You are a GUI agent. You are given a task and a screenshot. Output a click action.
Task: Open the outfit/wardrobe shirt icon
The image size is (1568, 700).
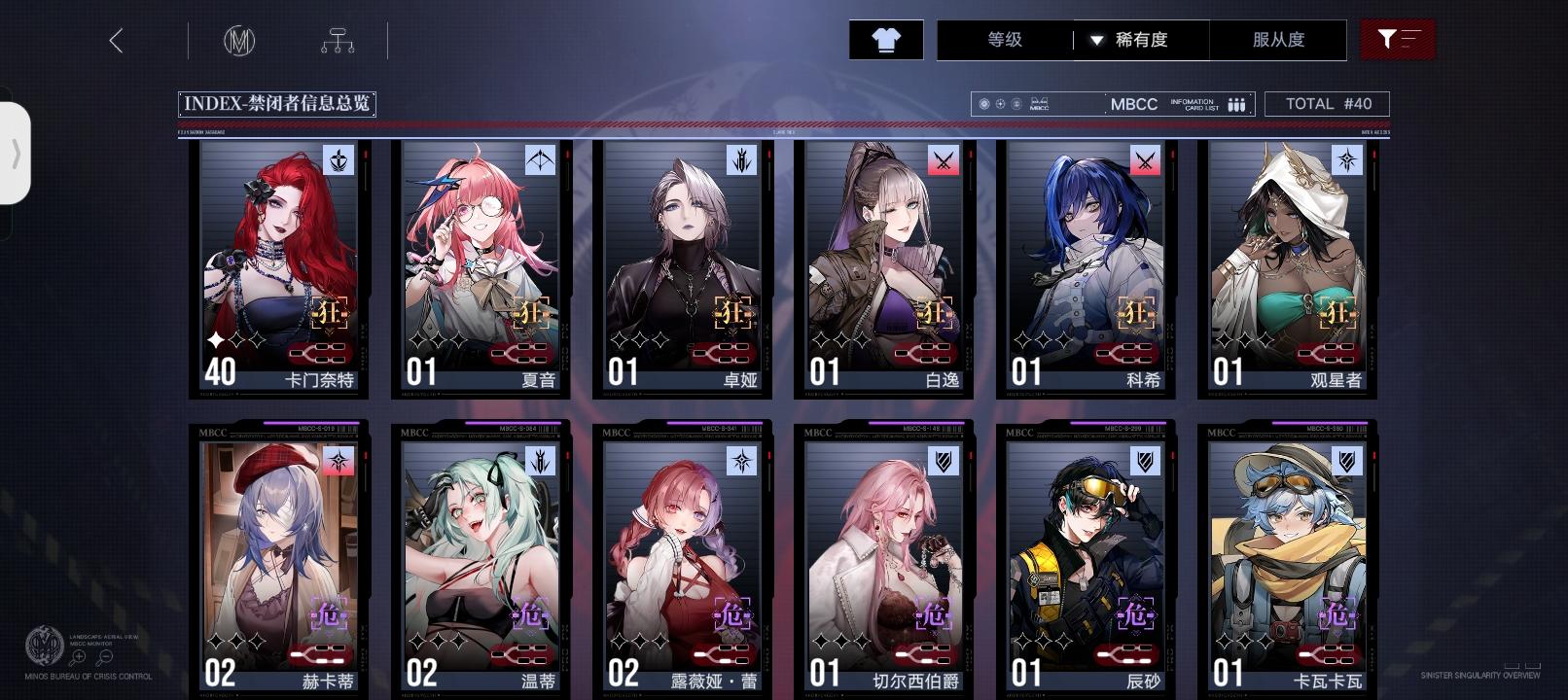[885, 40]
